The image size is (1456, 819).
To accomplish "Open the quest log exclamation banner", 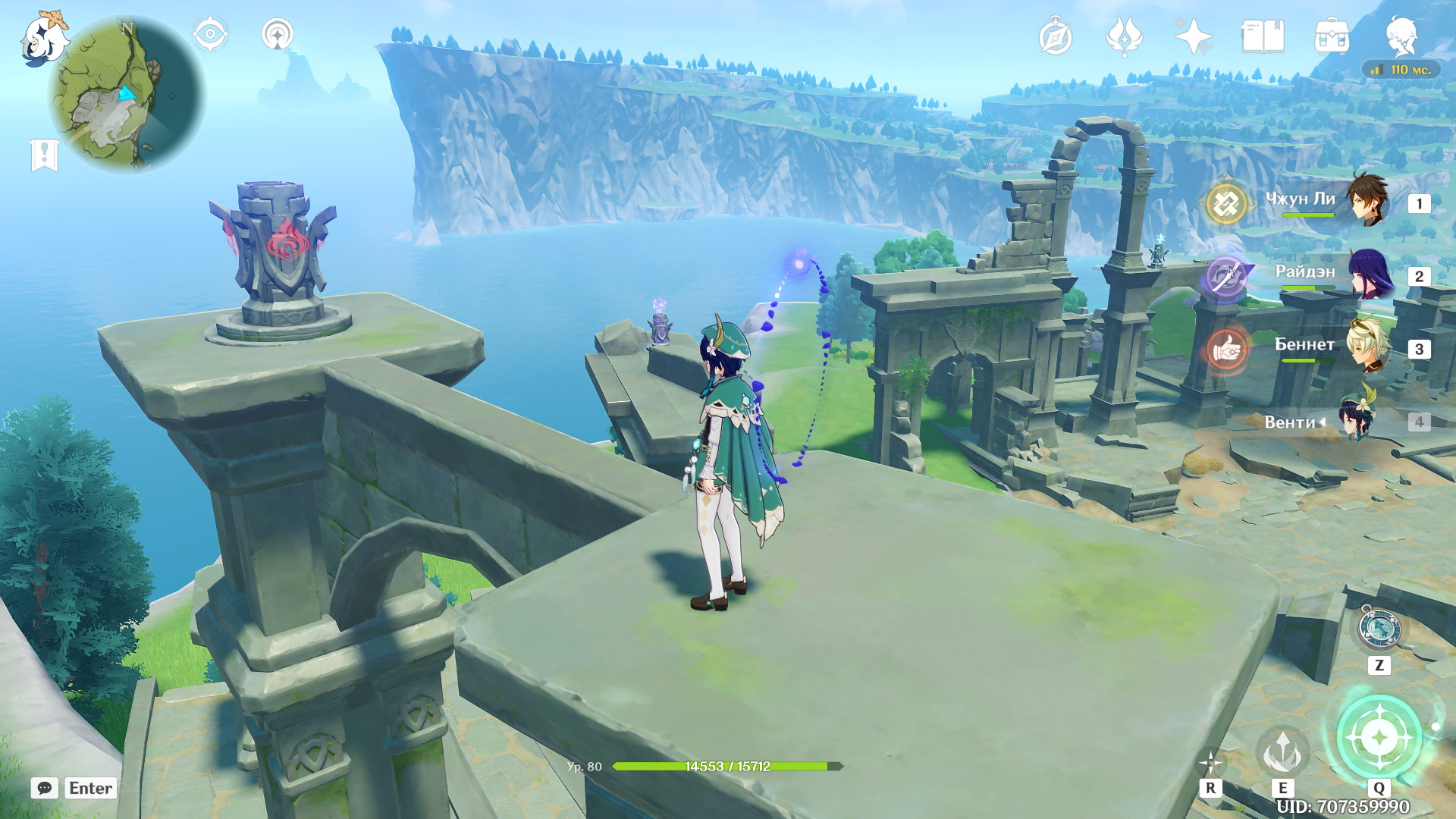I will point(44,155).
